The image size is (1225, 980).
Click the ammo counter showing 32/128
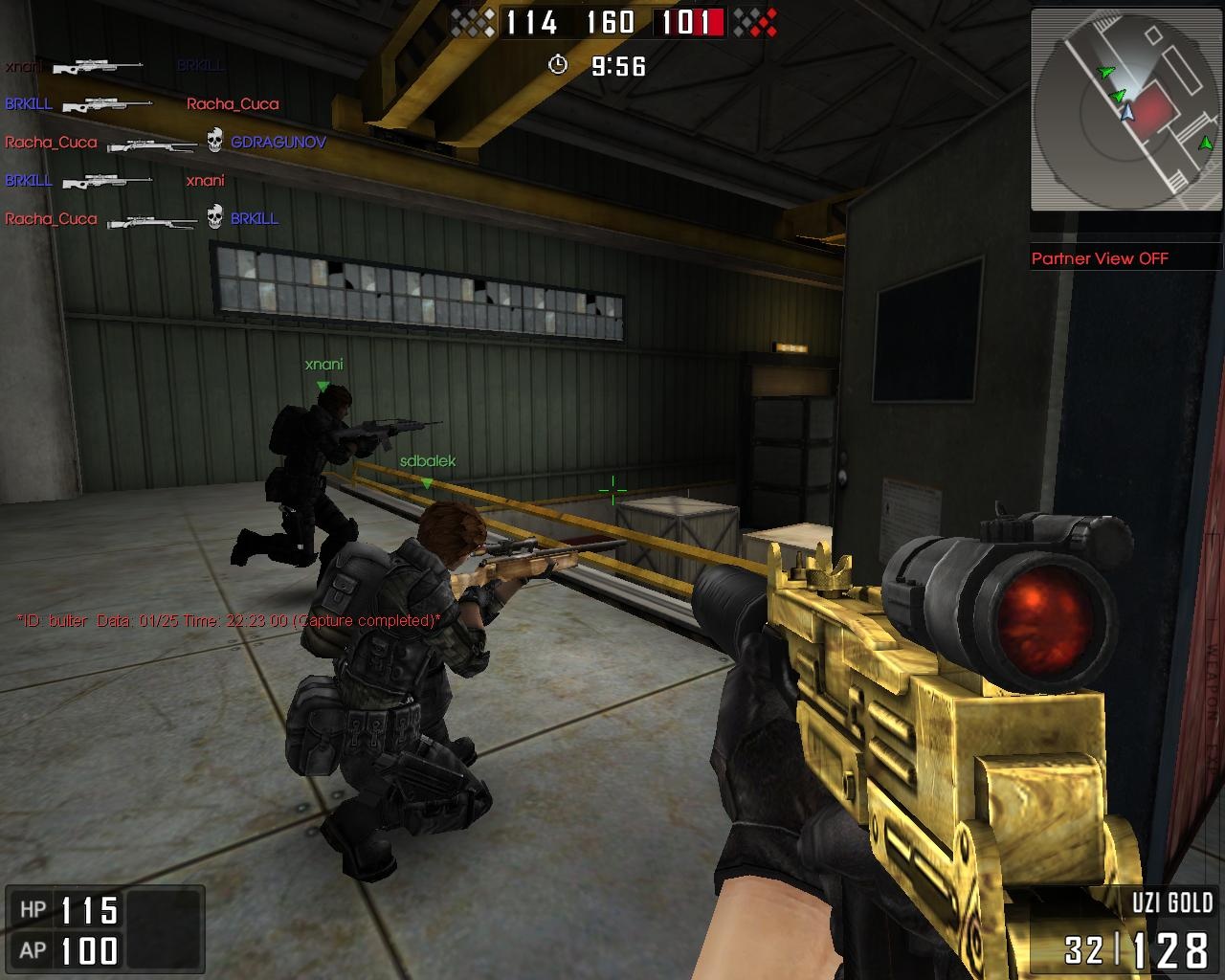pyautogui.click(x=1134, y=948)
